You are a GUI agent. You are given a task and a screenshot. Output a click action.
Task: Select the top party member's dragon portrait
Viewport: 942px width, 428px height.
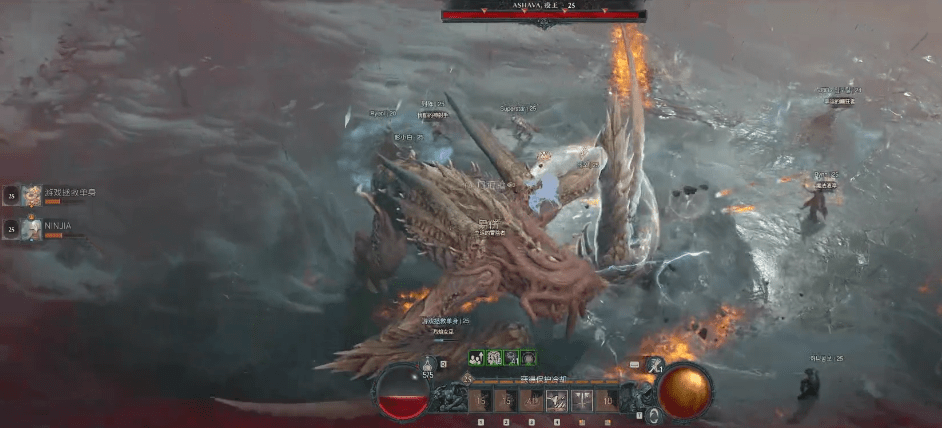[33, 193]
